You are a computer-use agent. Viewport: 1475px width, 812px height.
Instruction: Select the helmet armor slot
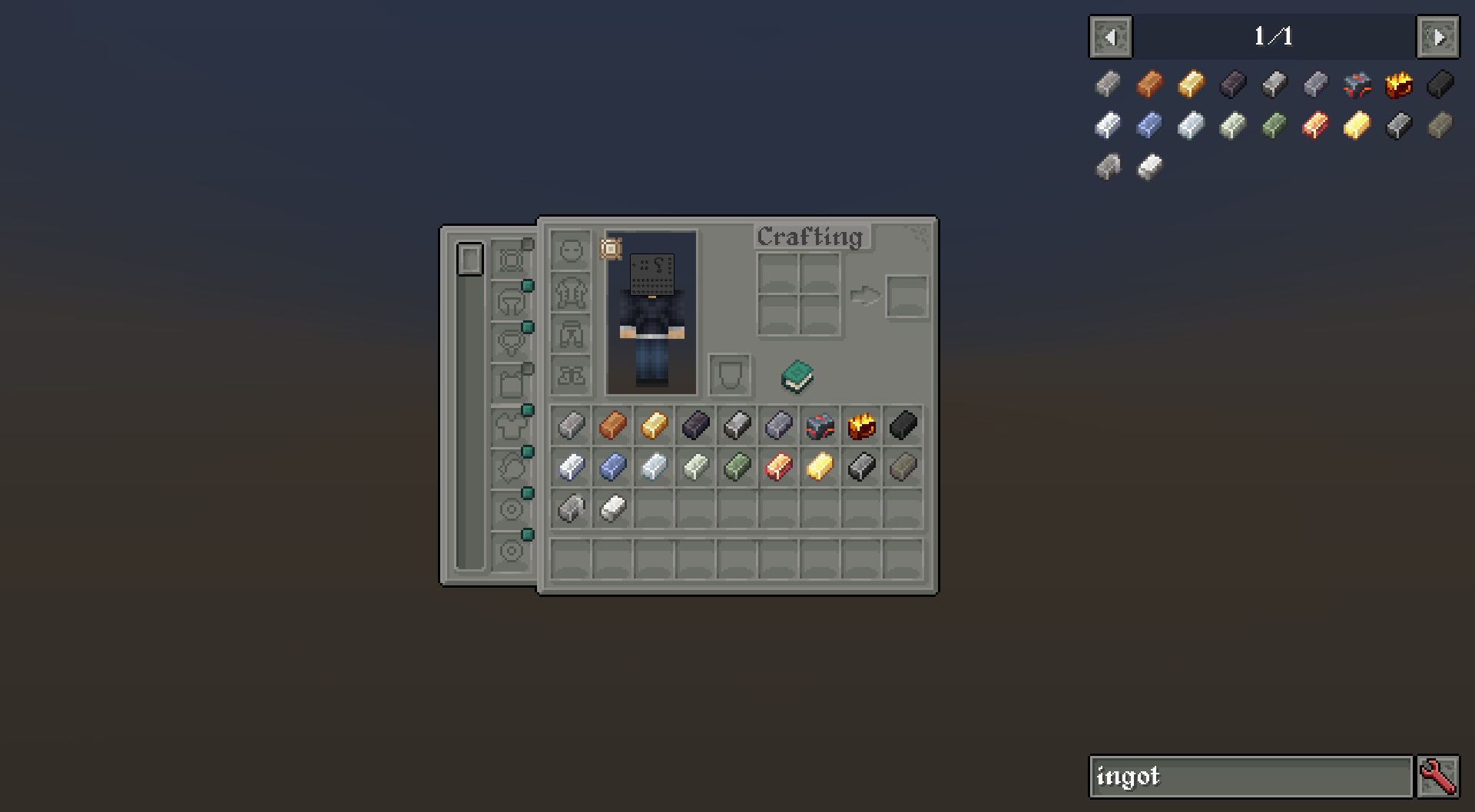(571, 251)
